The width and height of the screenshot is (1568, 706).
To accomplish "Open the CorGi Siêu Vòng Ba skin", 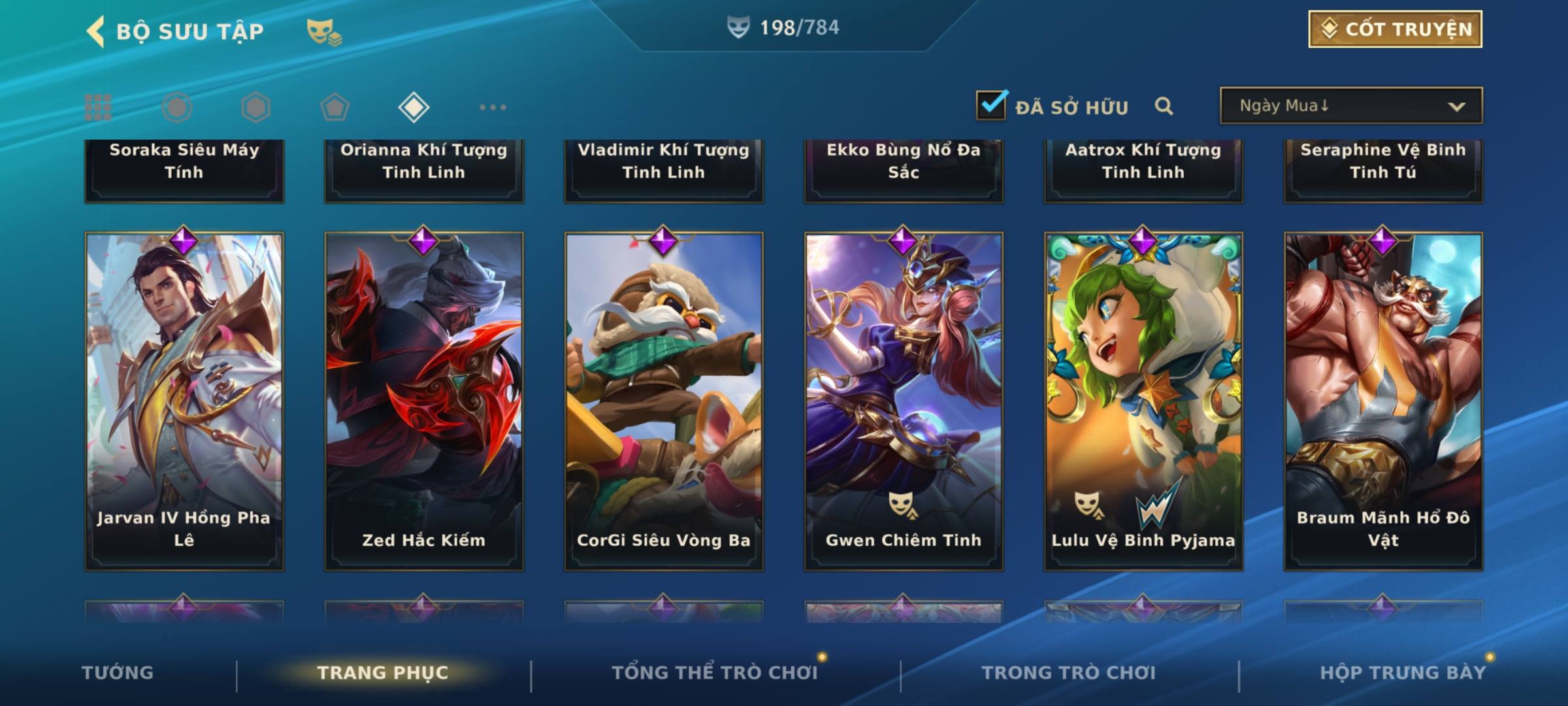I will [x=664, y=401].
